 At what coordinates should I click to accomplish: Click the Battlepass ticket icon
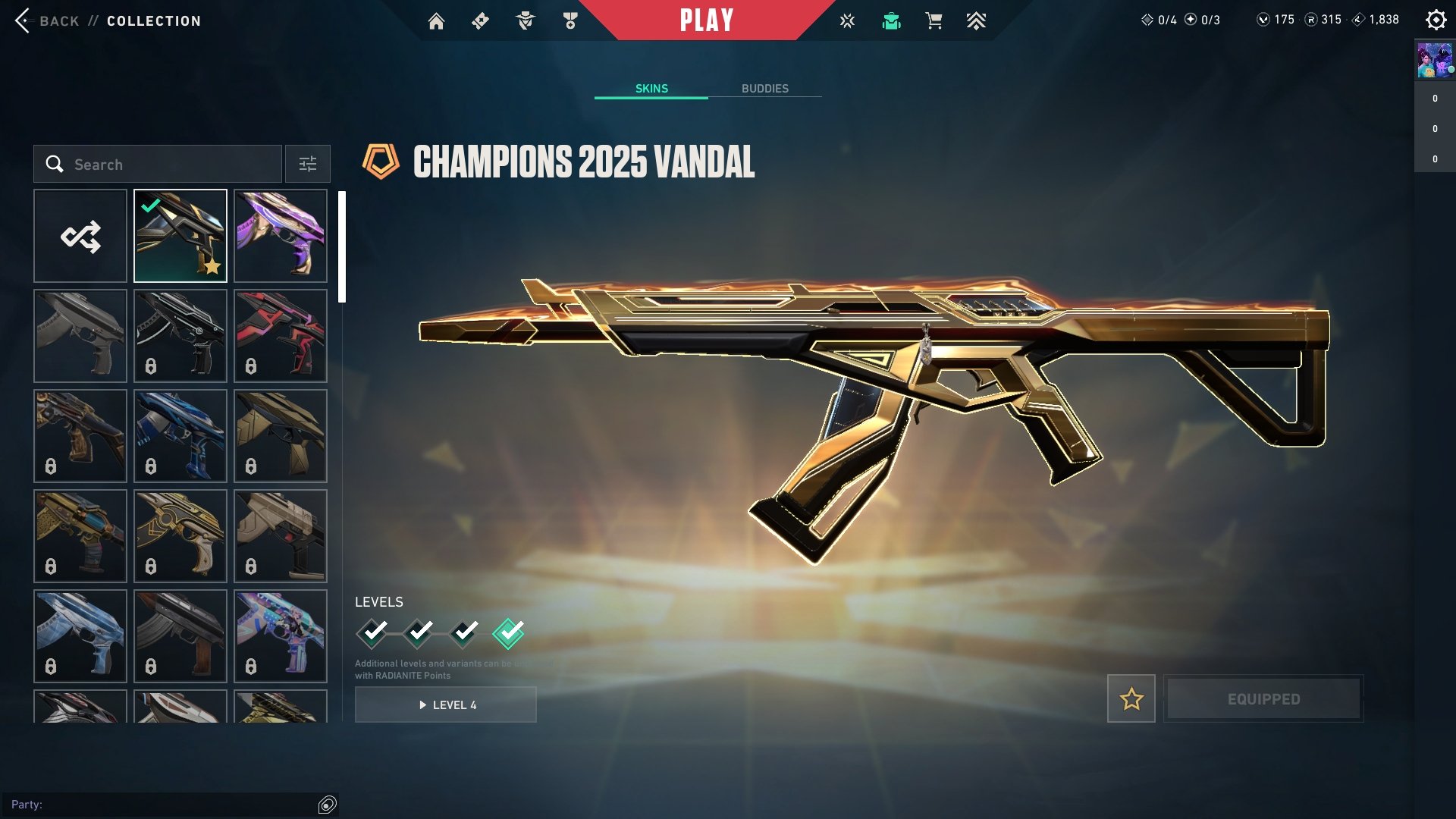click(480, 20)
